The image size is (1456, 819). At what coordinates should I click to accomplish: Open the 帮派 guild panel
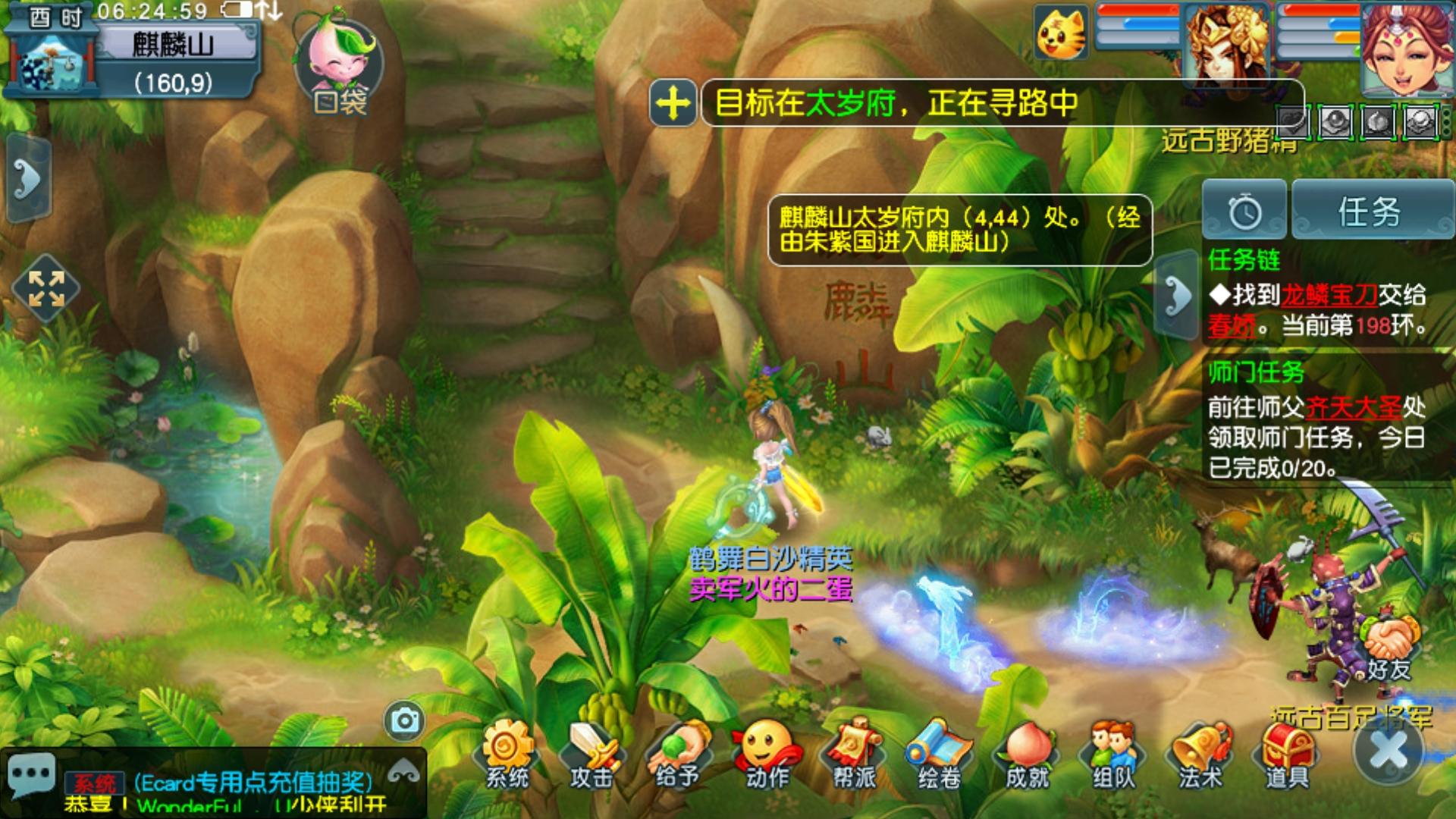pyautogui.click(x=854, y=753)
